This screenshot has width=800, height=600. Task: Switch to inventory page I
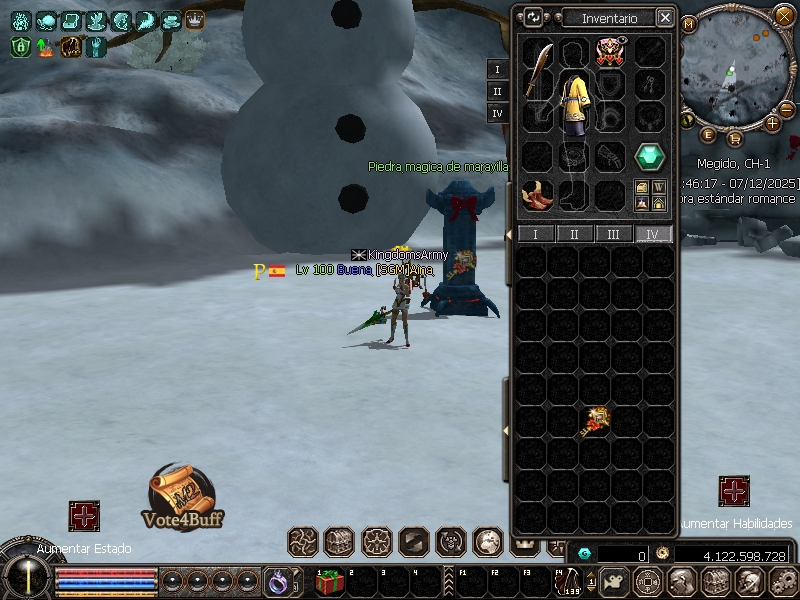pyautogui.click(x=535, y=234)
